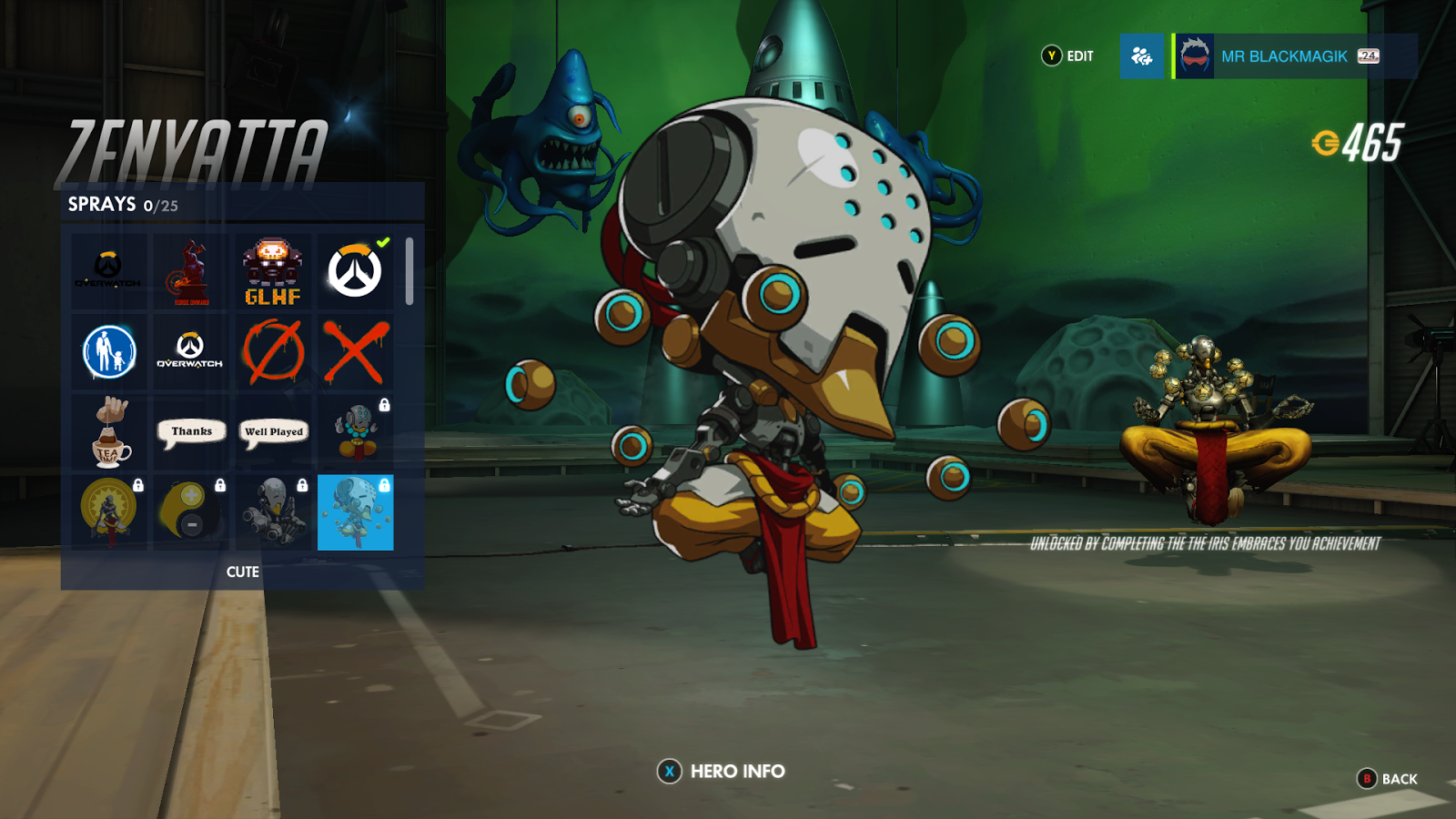Select the pixel GLHF spray
Screen dimensions: 1456x819
click(x=272, y=270)
